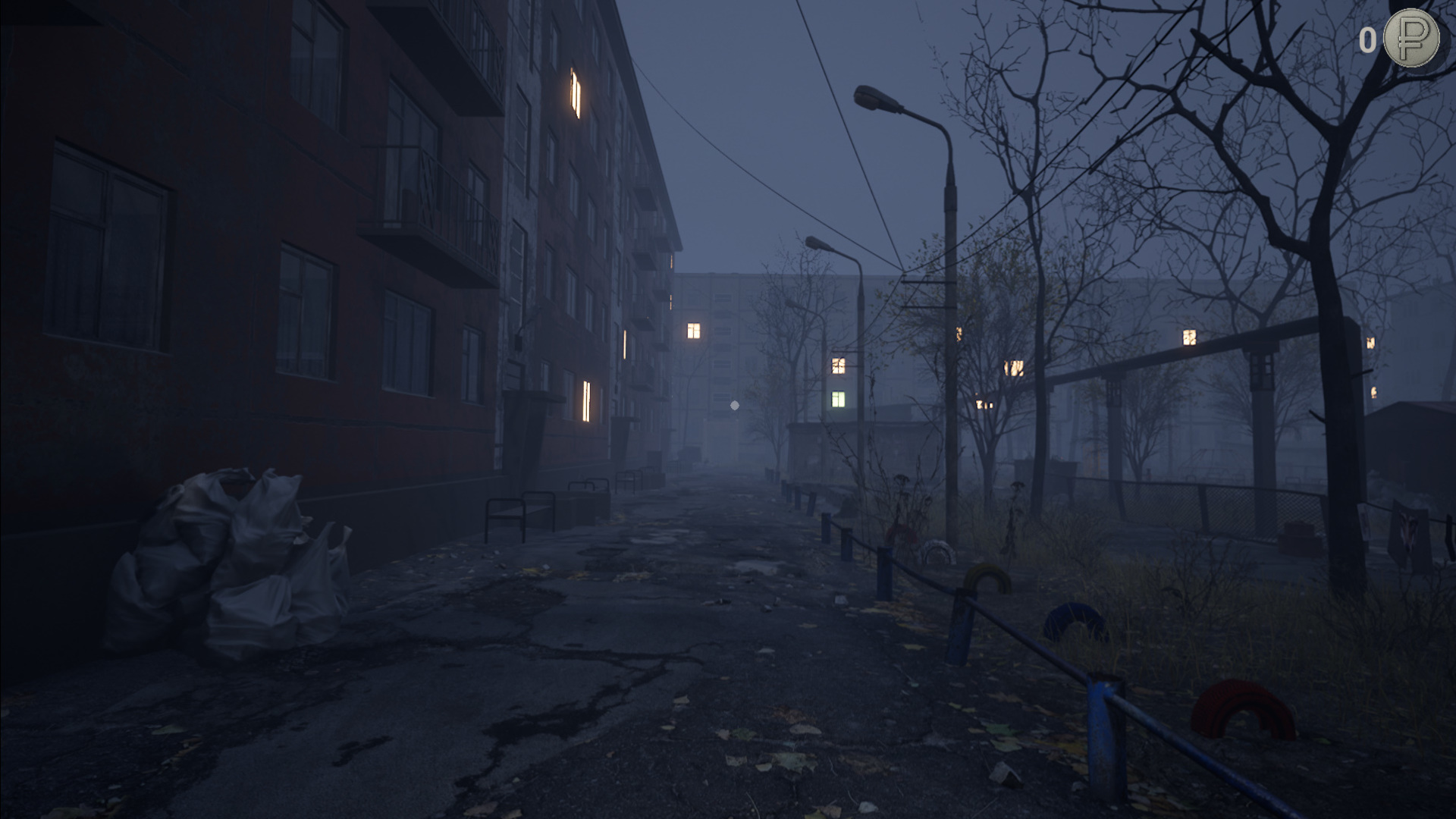This screenshot has width=1456, height=819.
Task: Click the center crosshair dot
Action: point(734,406)
